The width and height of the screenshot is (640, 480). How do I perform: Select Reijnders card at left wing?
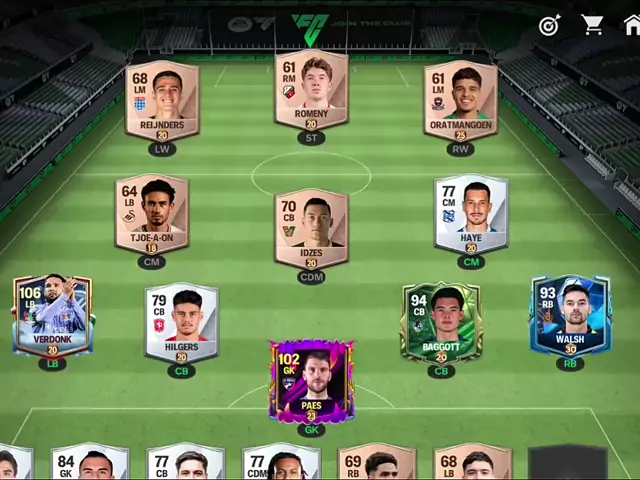click(x=162, y=100)
